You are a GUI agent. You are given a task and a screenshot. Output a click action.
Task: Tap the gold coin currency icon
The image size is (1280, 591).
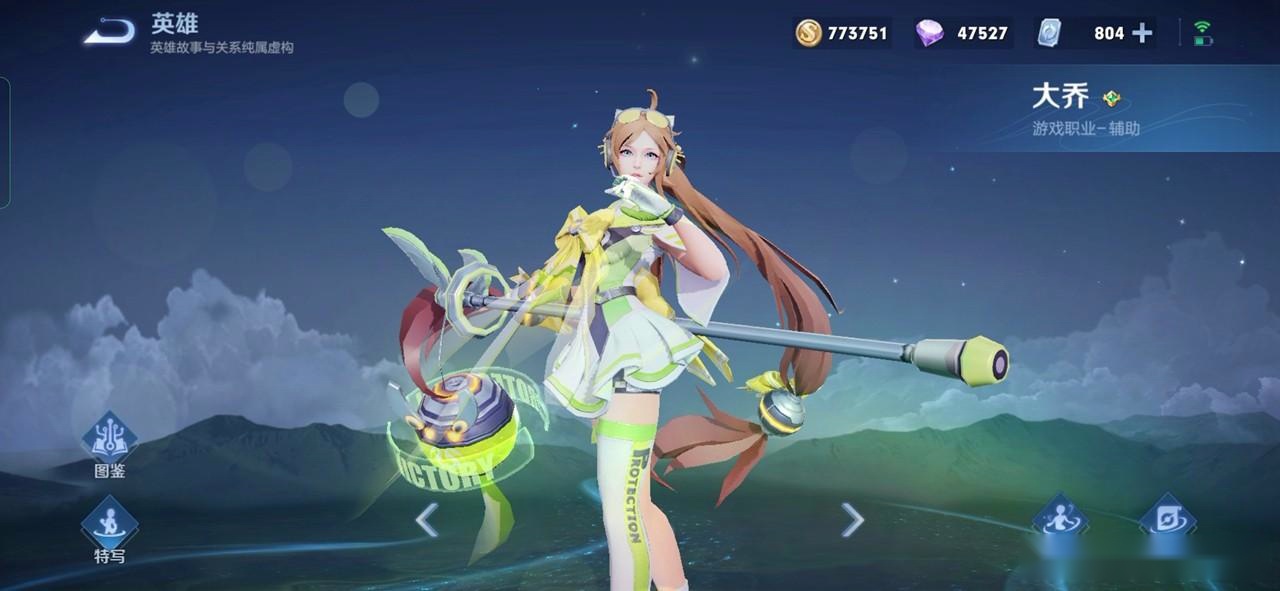(x=808, y=33)
